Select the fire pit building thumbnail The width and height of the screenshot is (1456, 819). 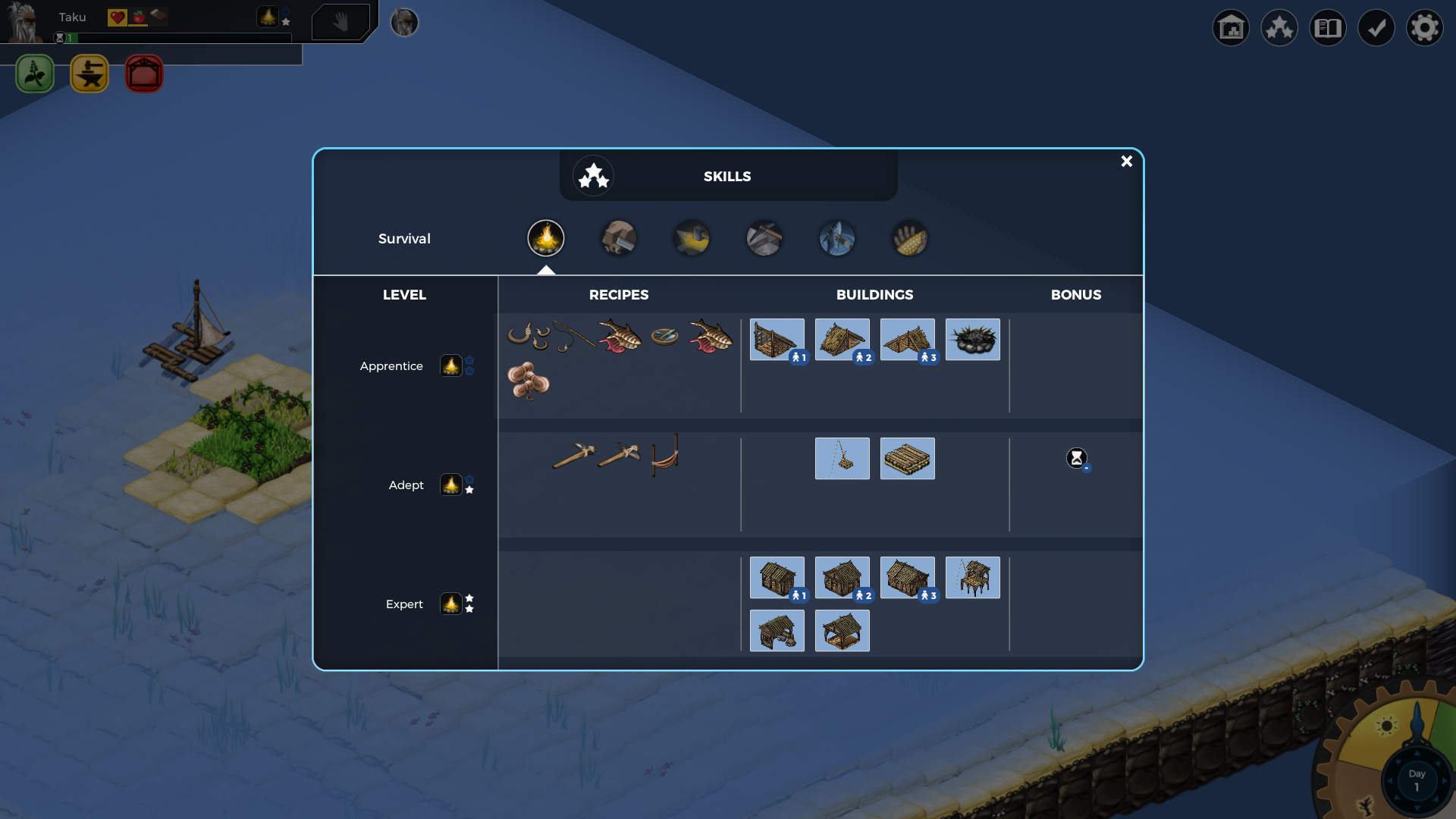[x=972, y=340]
